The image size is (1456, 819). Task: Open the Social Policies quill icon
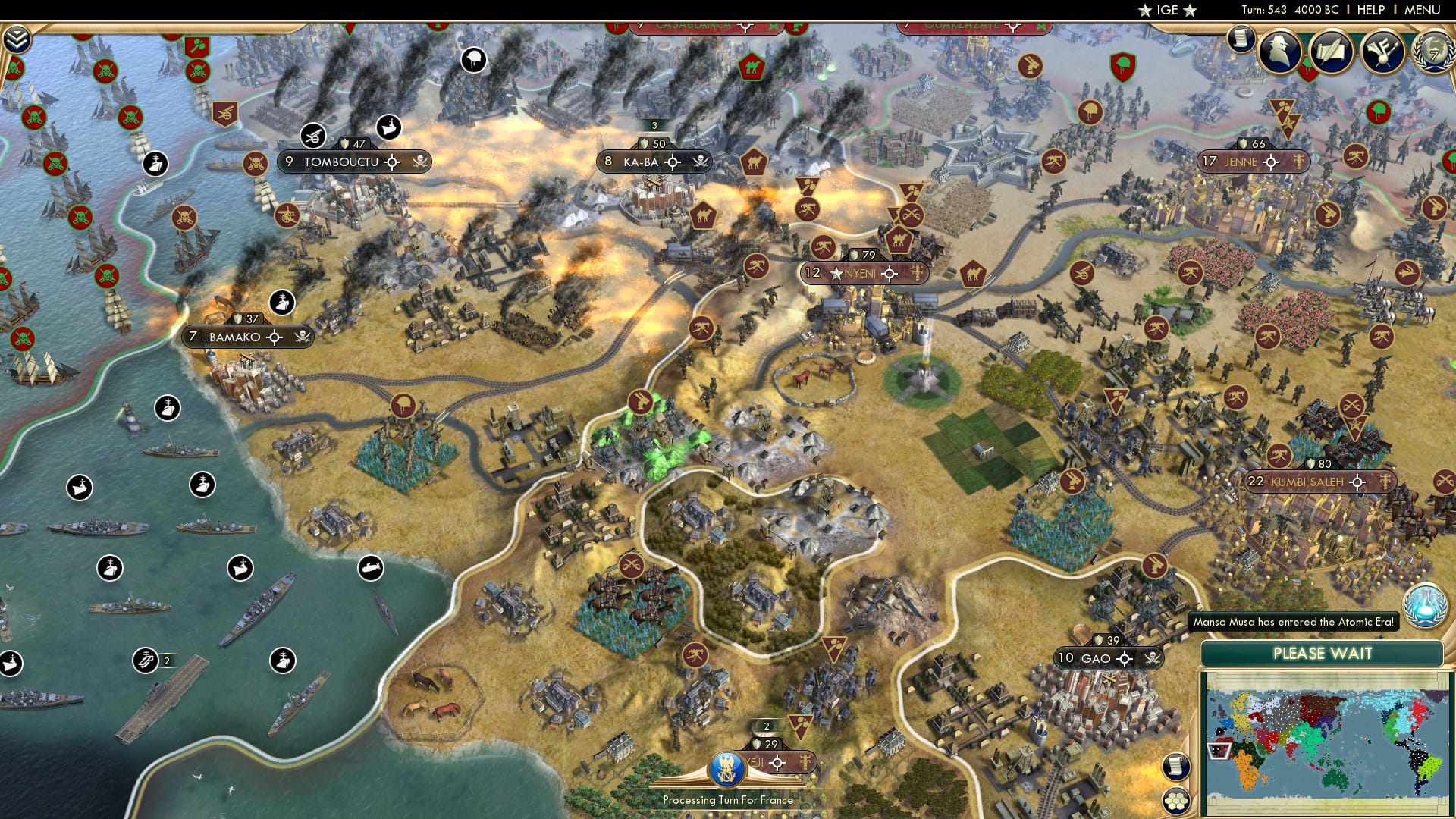click(x=1331, y=52)
